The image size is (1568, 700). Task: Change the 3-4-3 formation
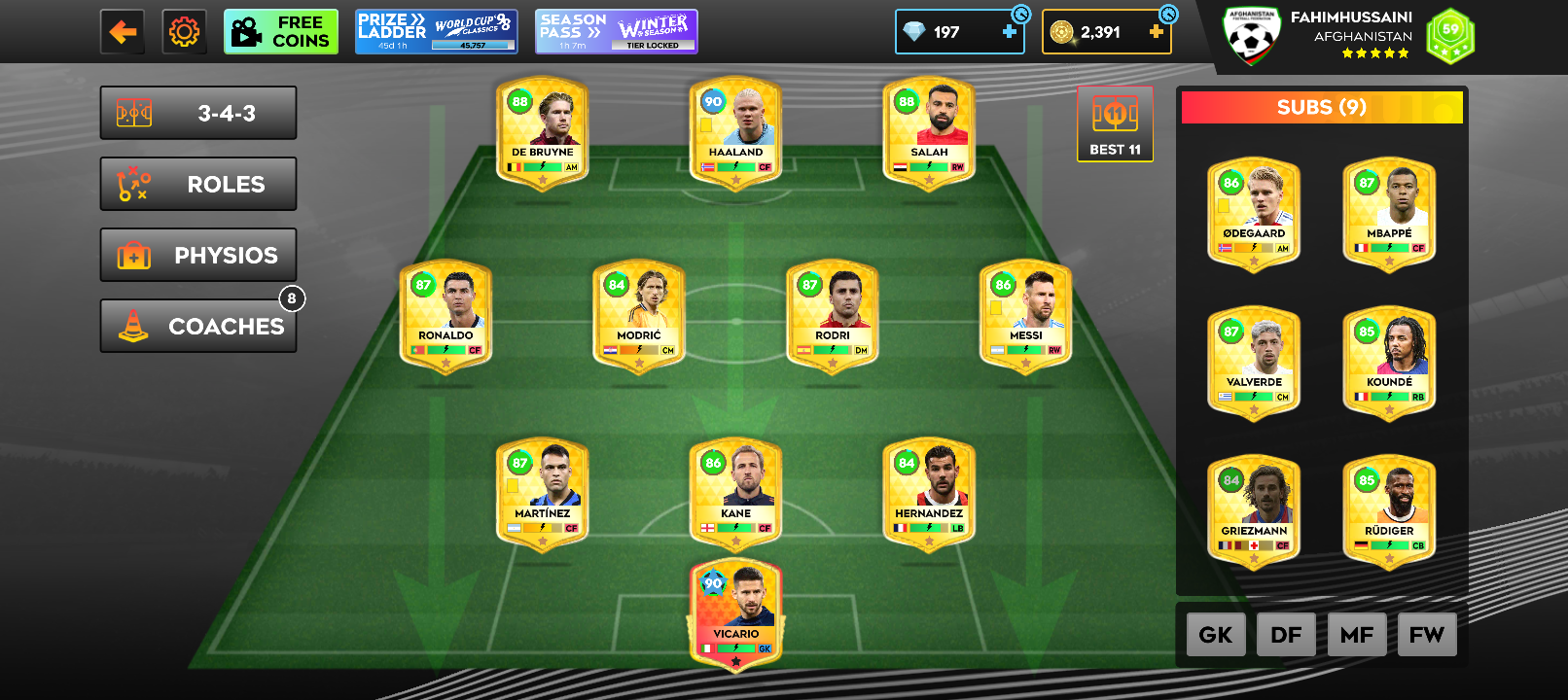tap(198, 113)
